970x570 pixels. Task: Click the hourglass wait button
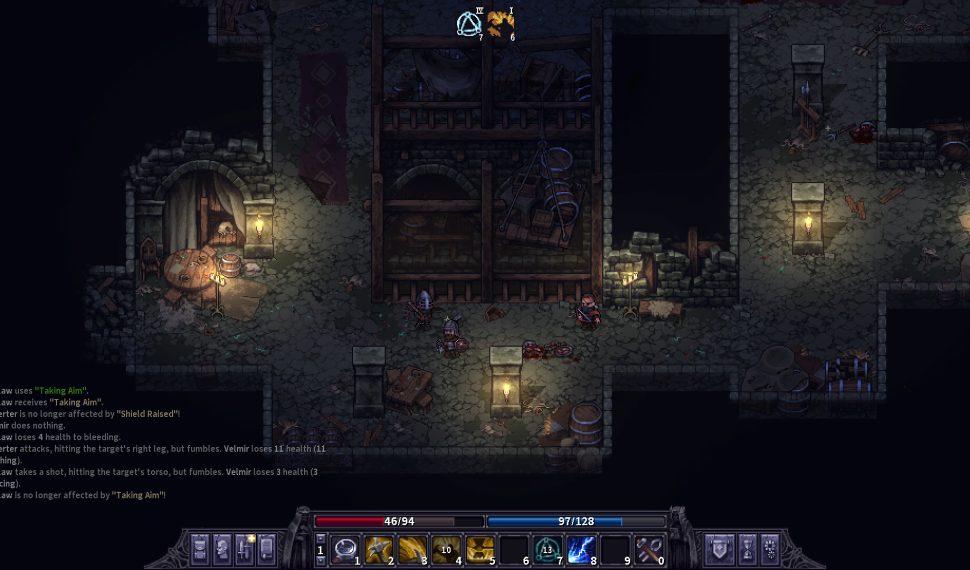(746, 548)
